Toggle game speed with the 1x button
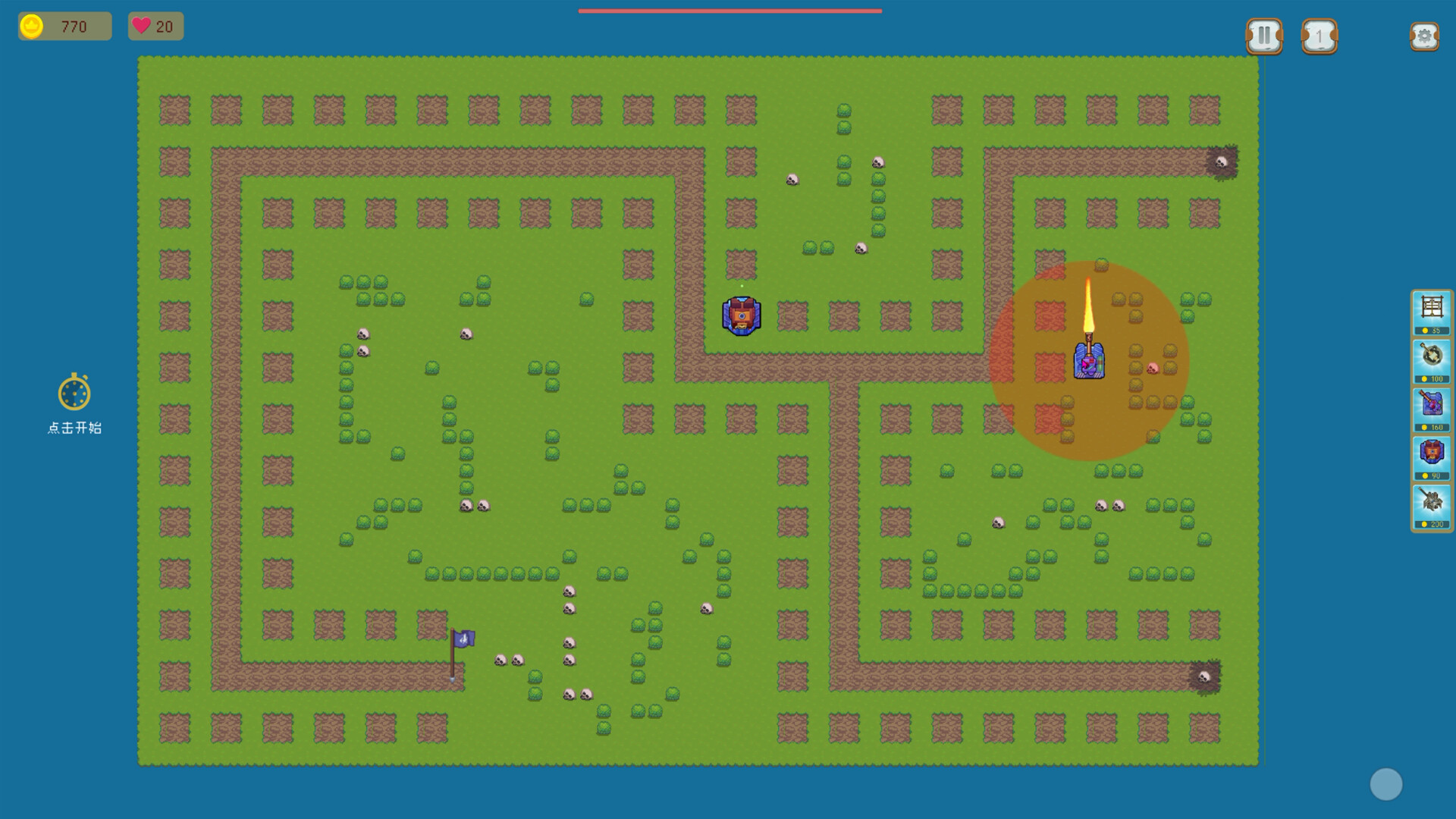Screen dimensions: 1456x819 [1319, 35]
